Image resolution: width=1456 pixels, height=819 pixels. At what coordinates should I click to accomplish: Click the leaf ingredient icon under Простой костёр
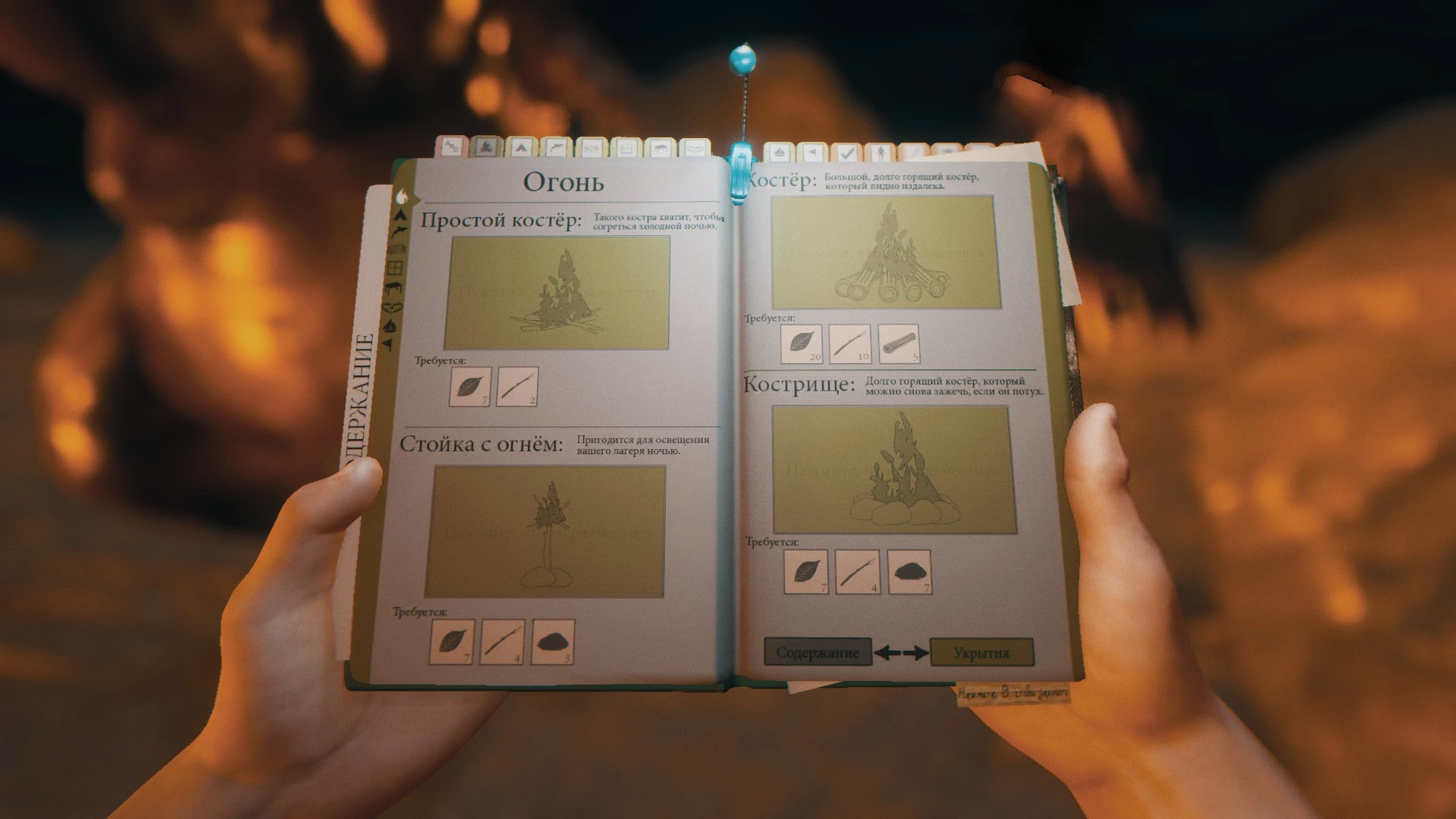472,388
